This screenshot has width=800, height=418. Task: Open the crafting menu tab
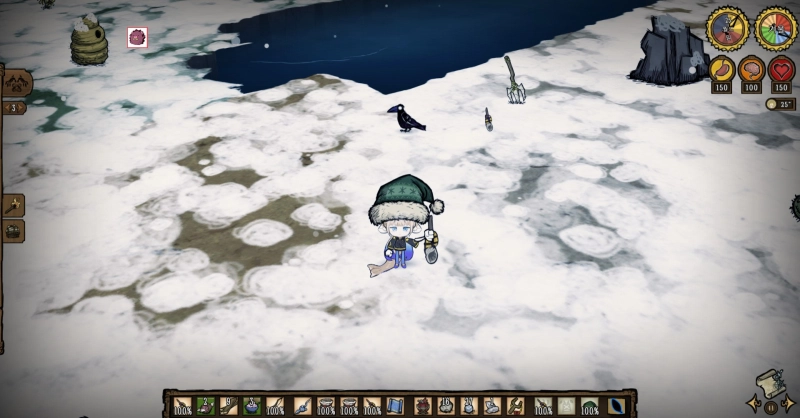(16, 84)
